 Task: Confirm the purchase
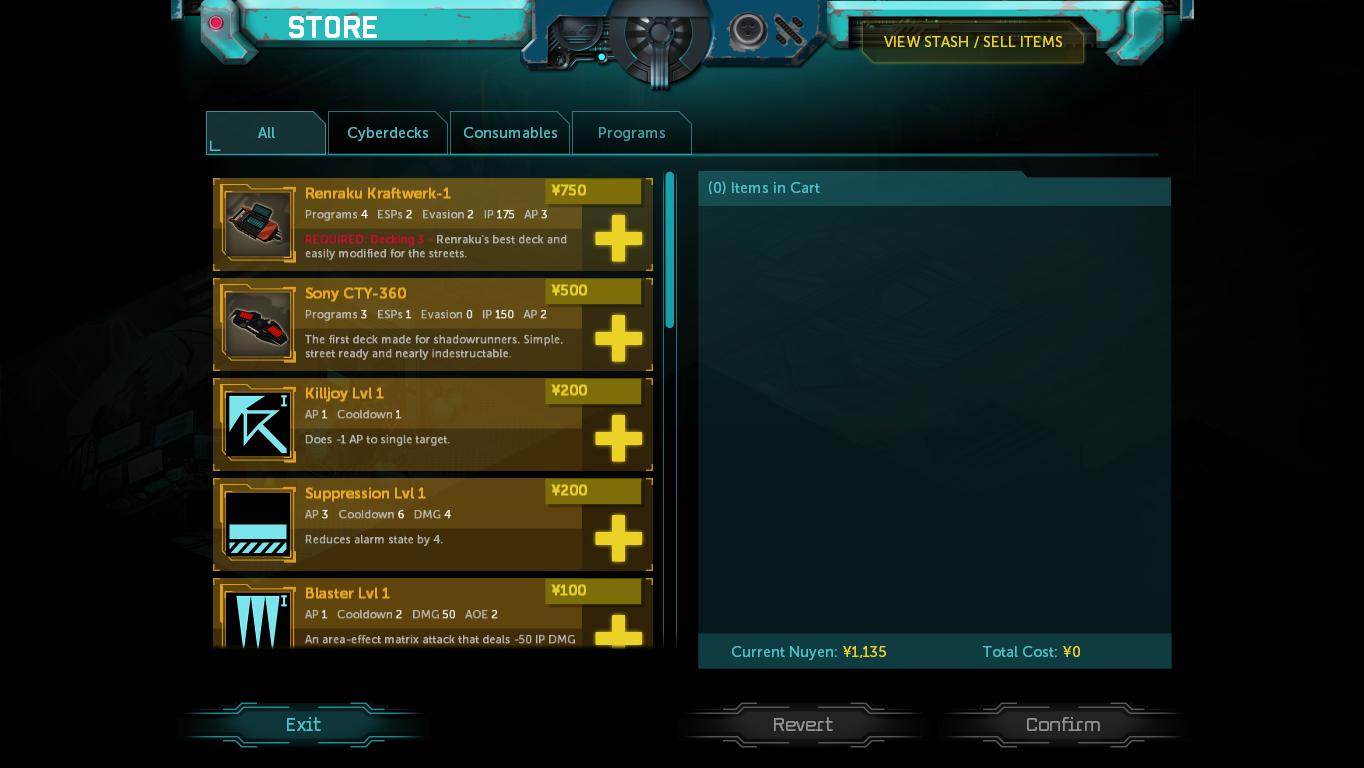(1062, 725)
